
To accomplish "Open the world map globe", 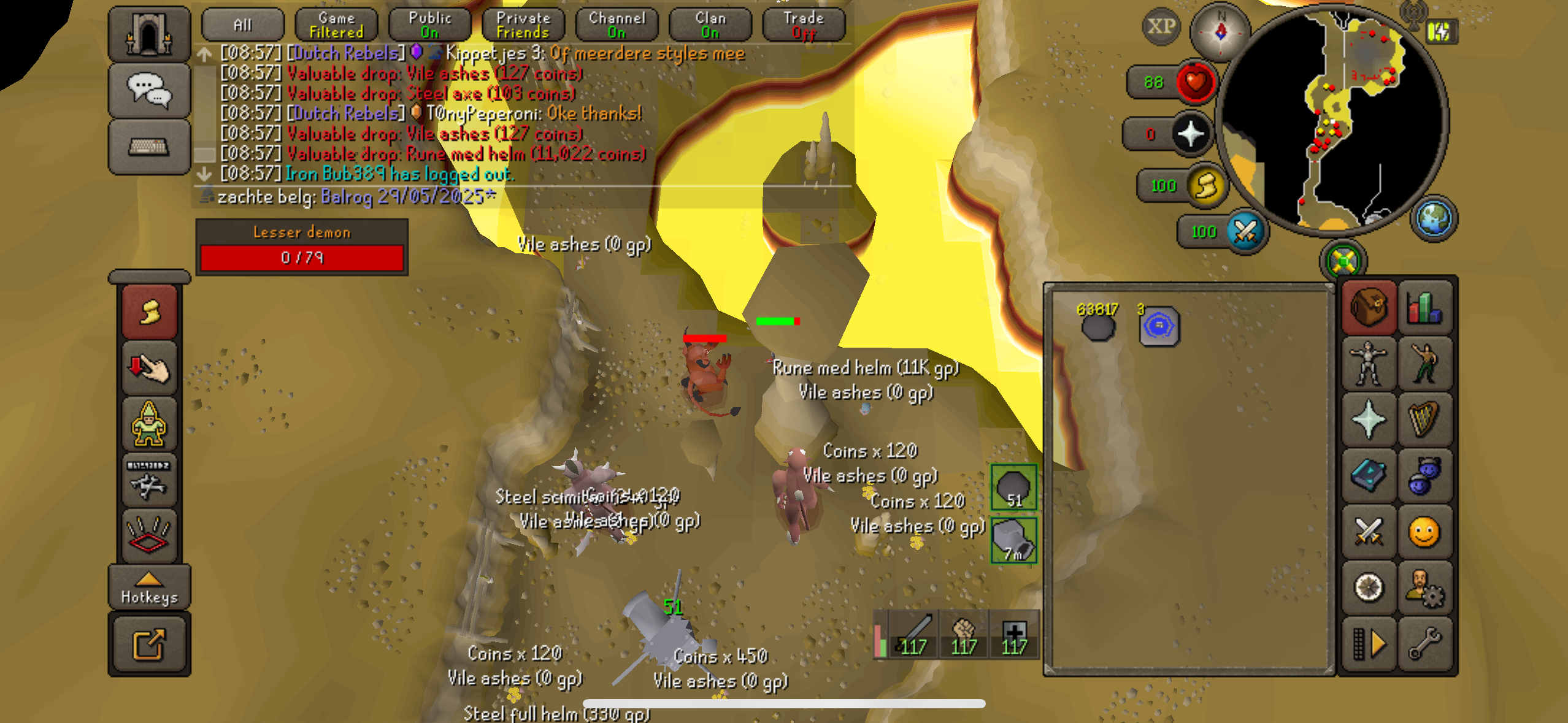I will coord(1434,218).
